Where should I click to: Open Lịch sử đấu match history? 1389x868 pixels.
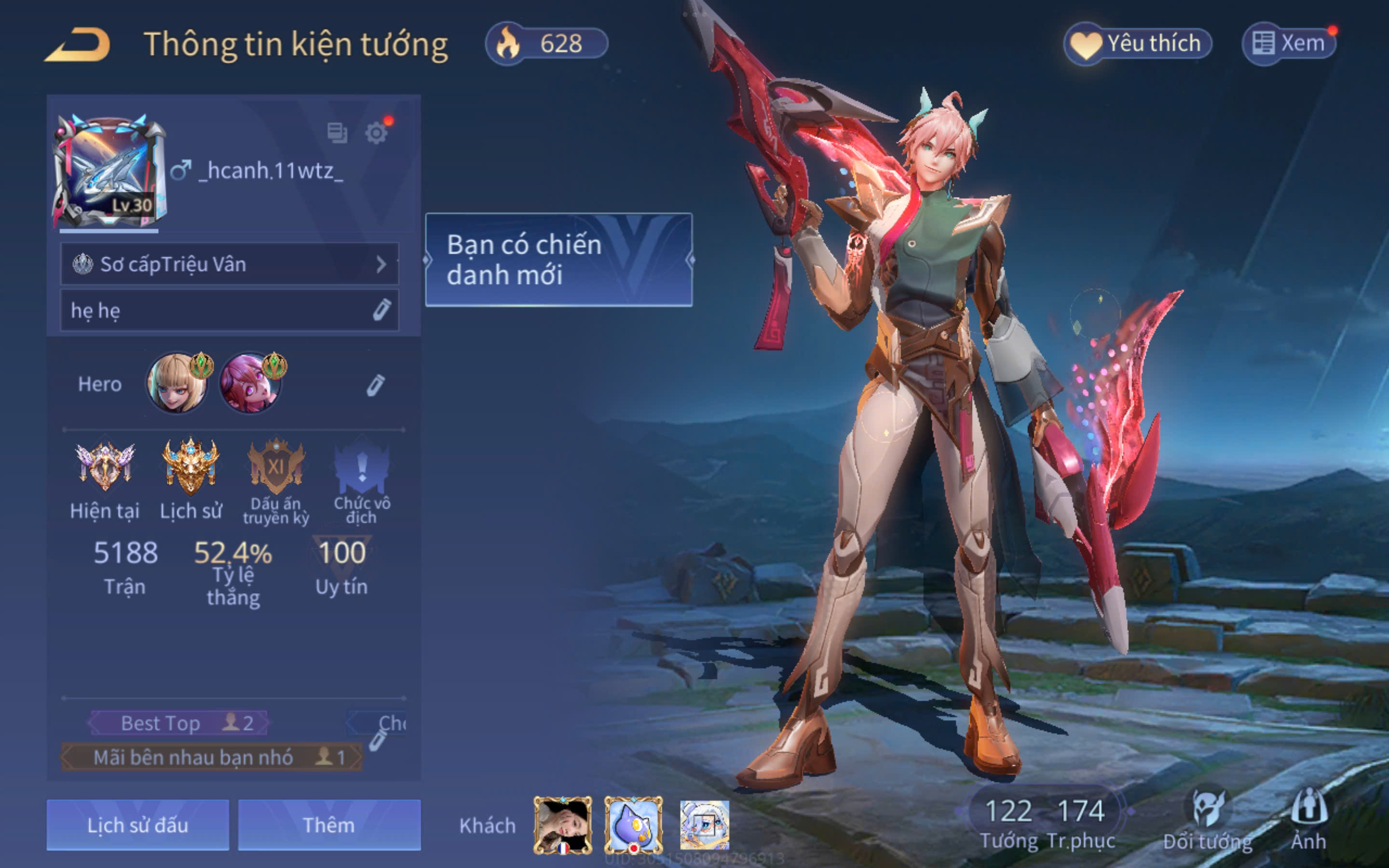[x=138, y=825]
